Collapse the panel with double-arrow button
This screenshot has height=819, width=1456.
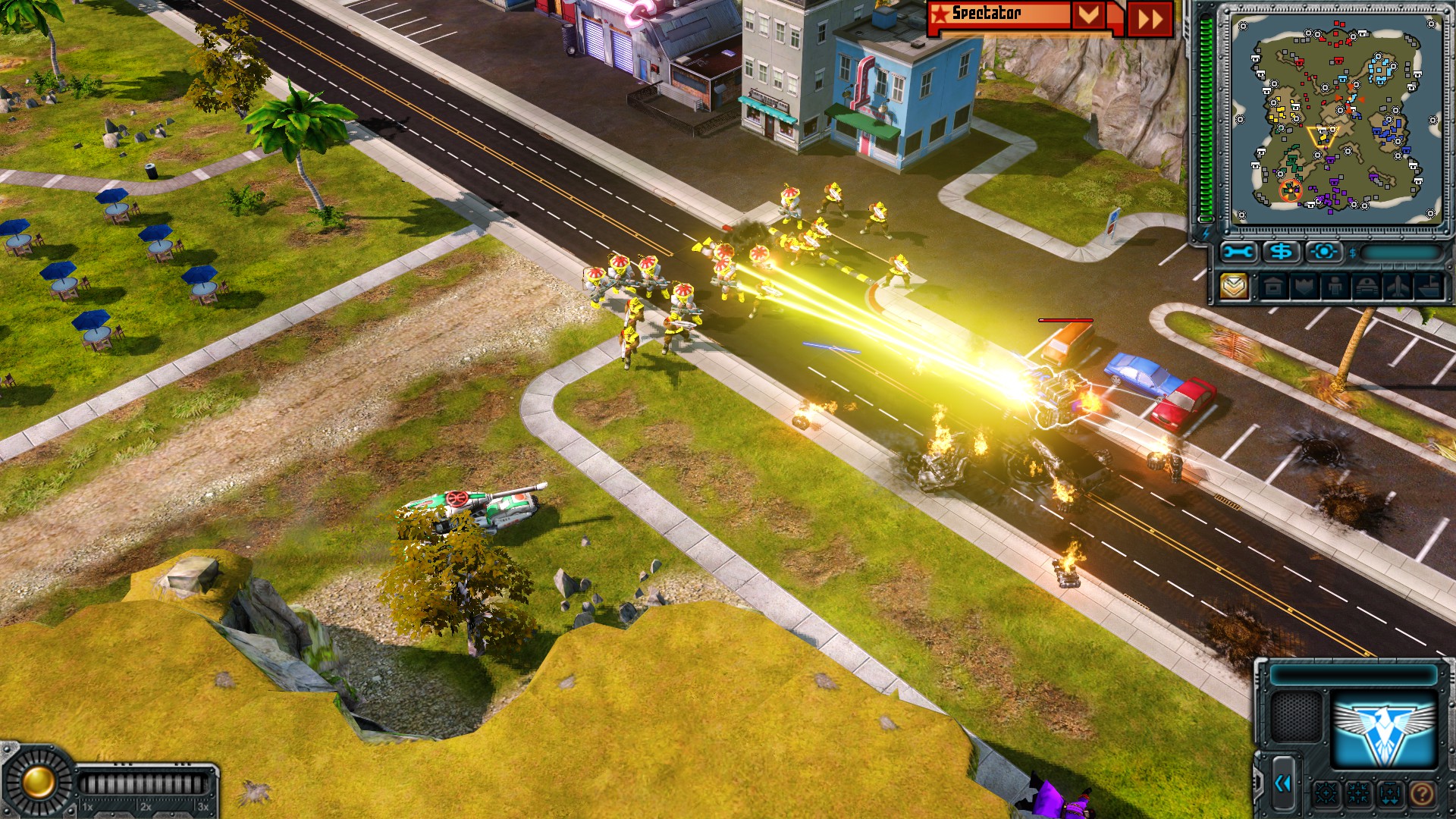click(x=1283, y=783)
